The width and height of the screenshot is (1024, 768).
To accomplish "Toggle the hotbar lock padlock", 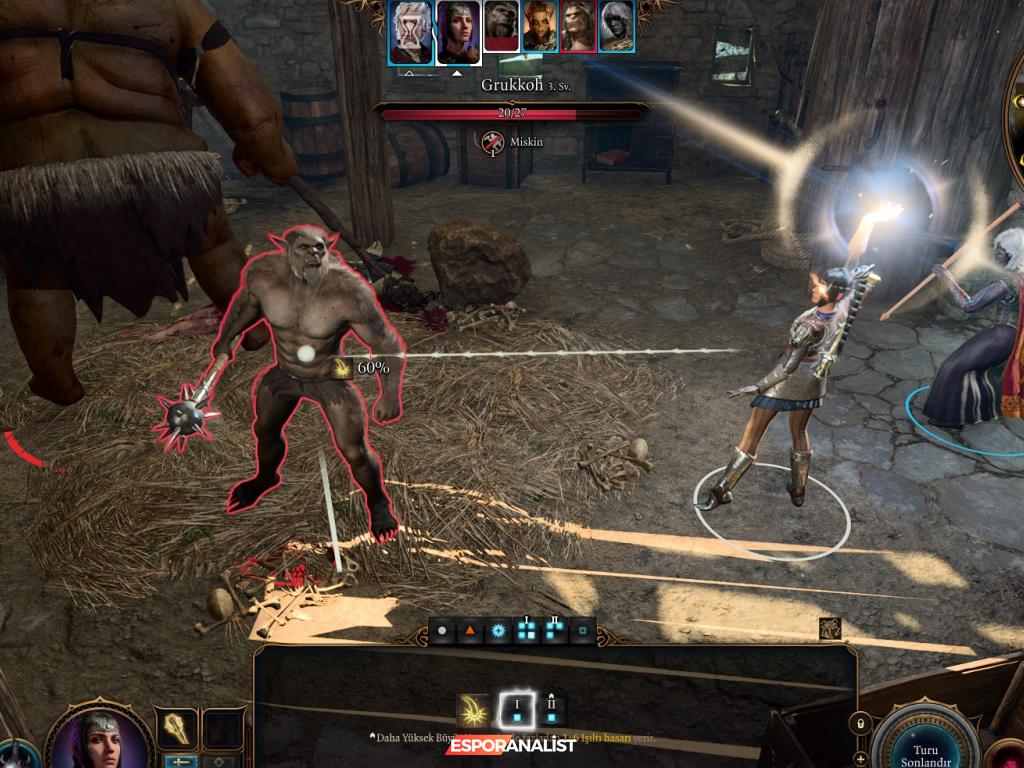I will click(857, 722).
